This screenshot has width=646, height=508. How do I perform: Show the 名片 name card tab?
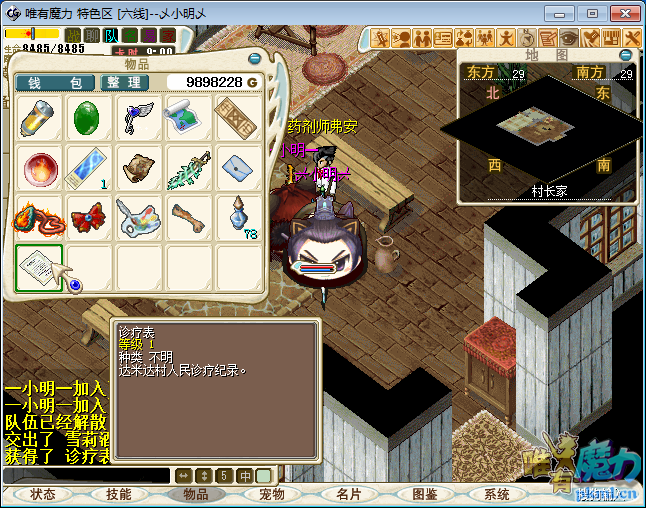point(348,494)
